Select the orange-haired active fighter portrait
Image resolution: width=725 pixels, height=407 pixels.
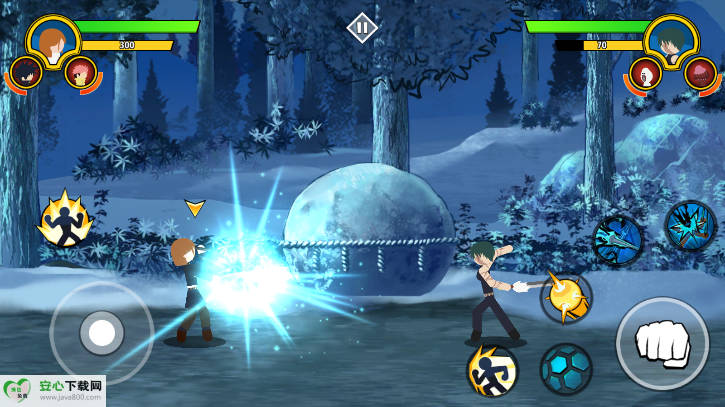(x=51, y=40)
